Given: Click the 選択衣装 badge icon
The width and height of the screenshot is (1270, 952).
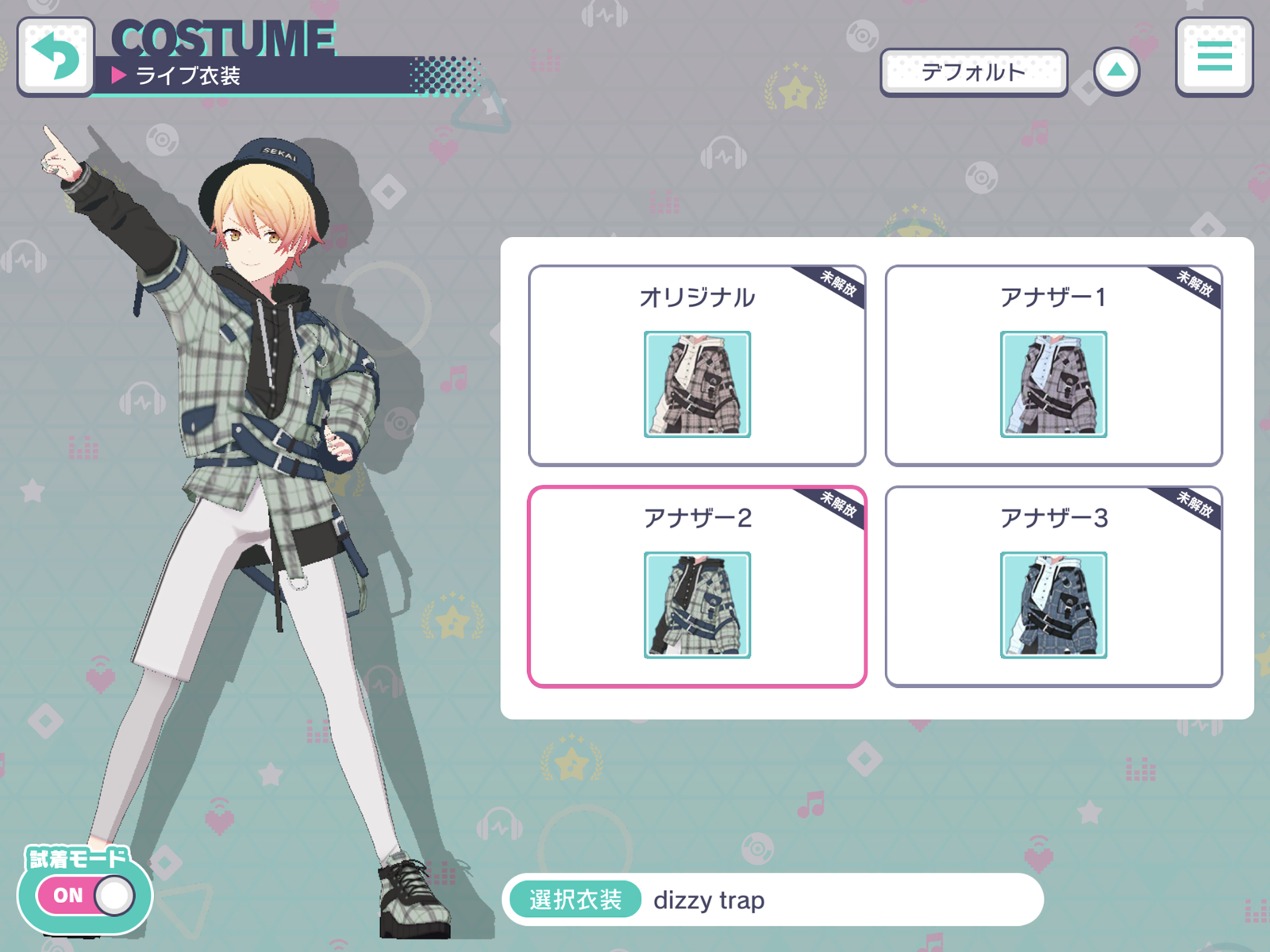Looking at the screenshot, I should click(574, 900).
